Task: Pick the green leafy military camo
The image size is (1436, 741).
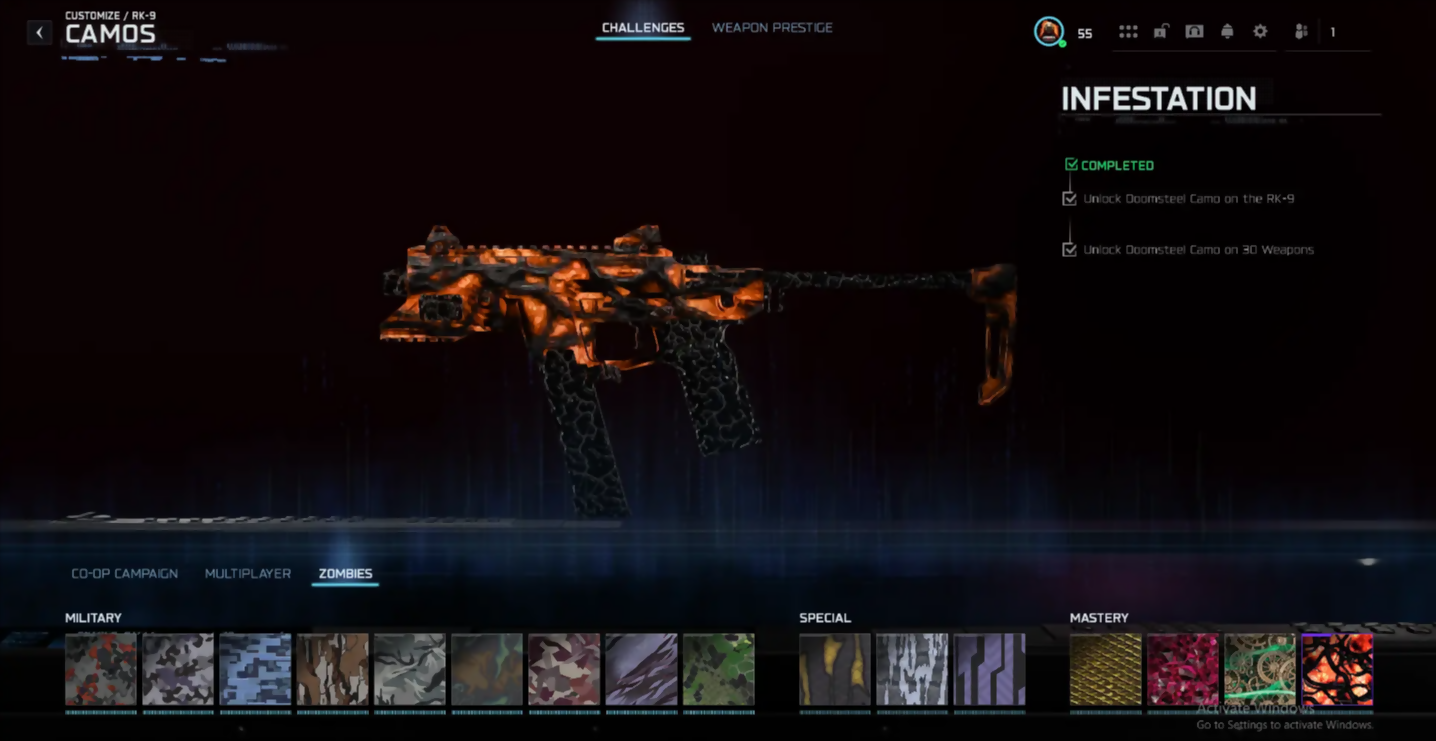Action: click(719, 669)
